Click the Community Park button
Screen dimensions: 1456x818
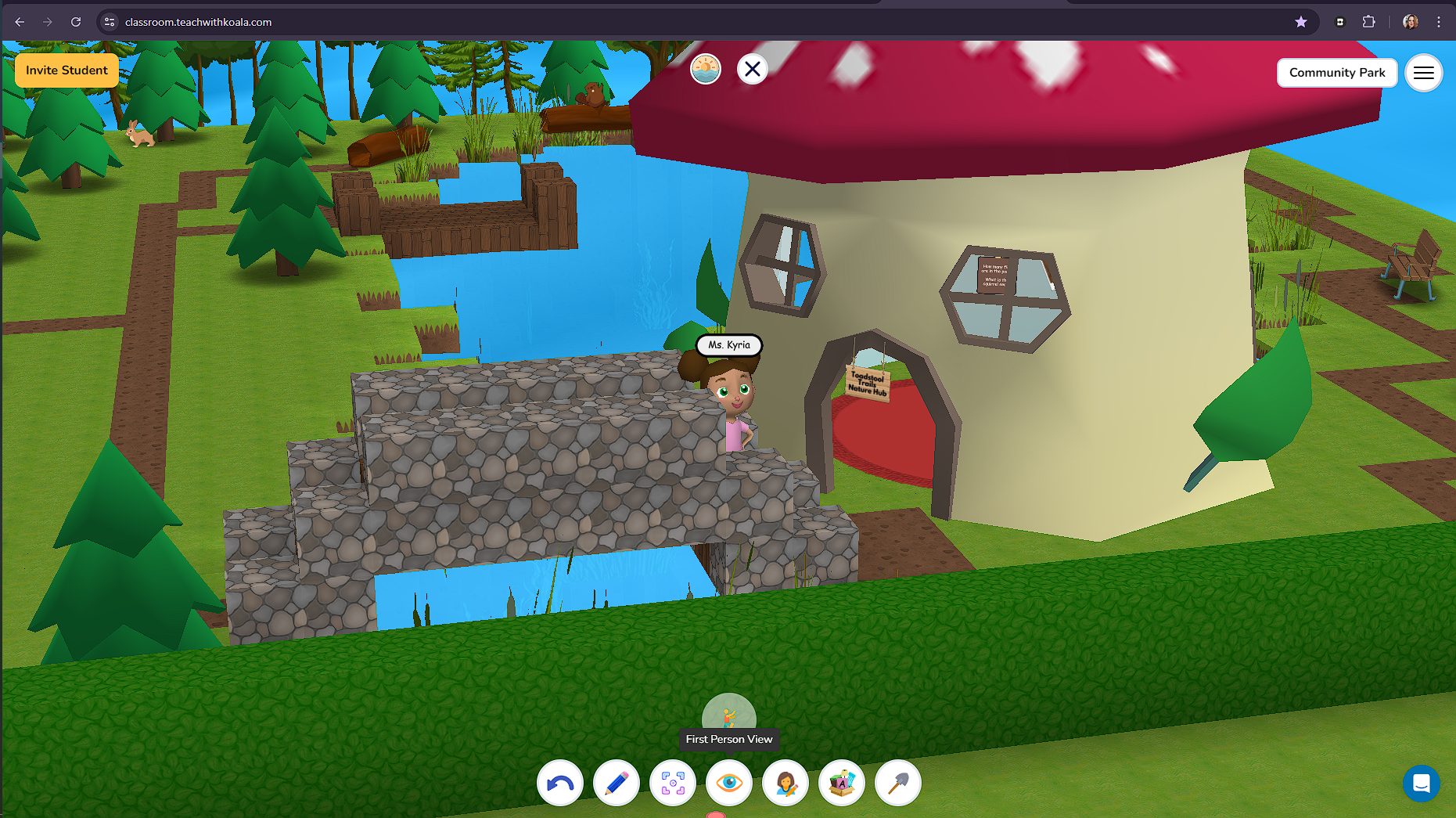click(x=1337, y=73)
